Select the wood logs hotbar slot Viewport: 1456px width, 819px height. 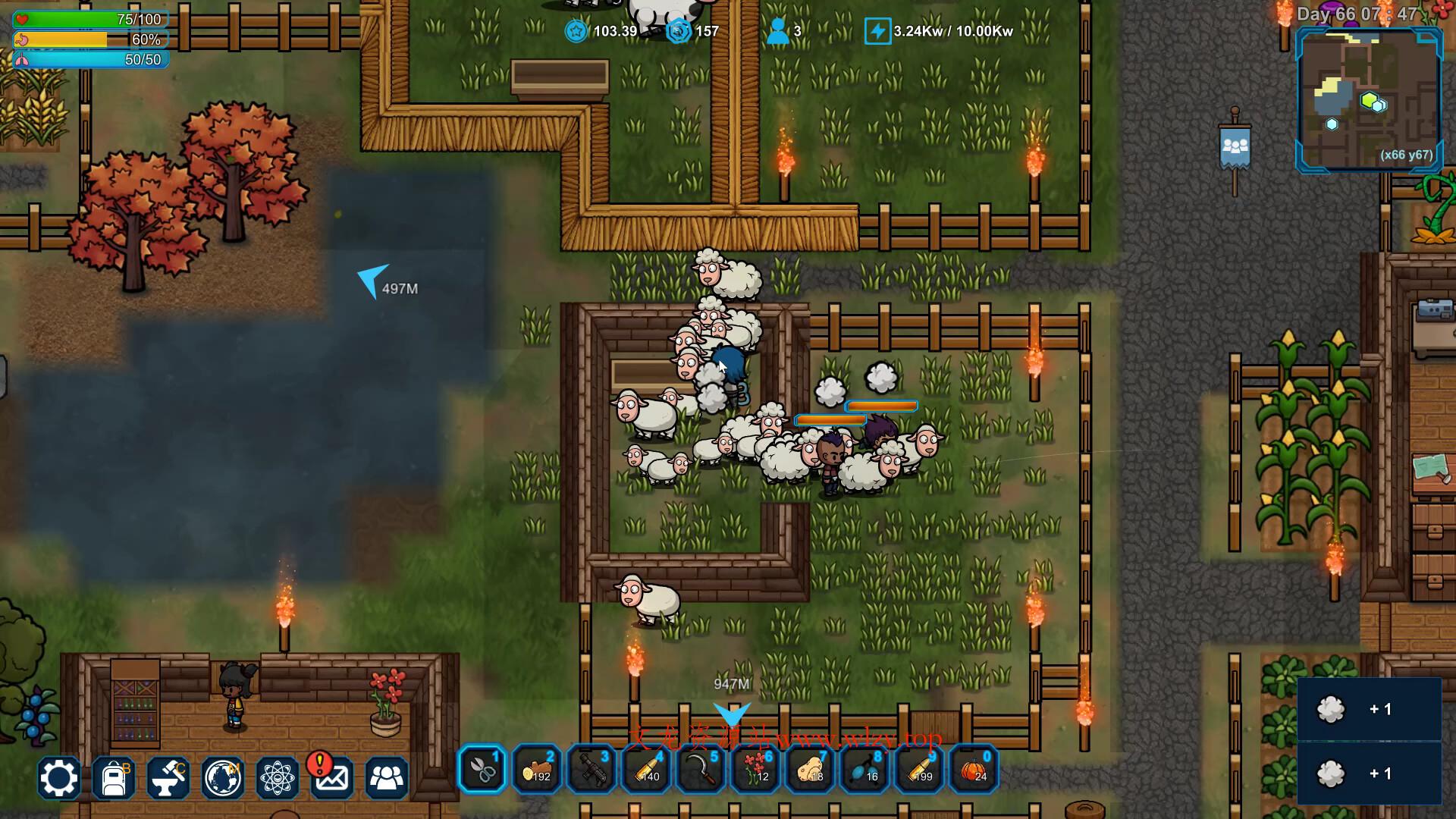coord(537,770)
